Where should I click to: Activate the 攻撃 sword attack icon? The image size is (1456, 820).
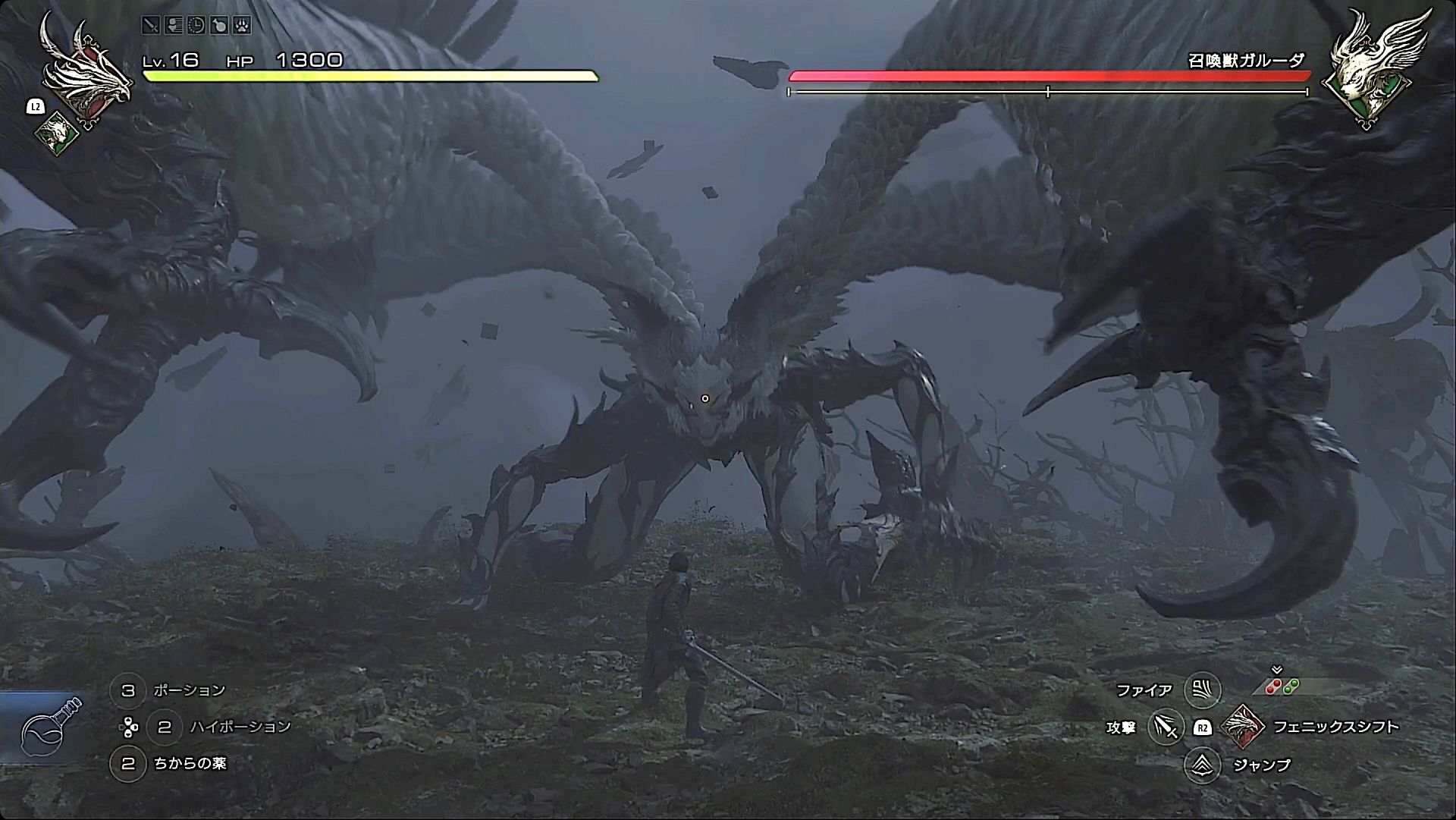1166,727
